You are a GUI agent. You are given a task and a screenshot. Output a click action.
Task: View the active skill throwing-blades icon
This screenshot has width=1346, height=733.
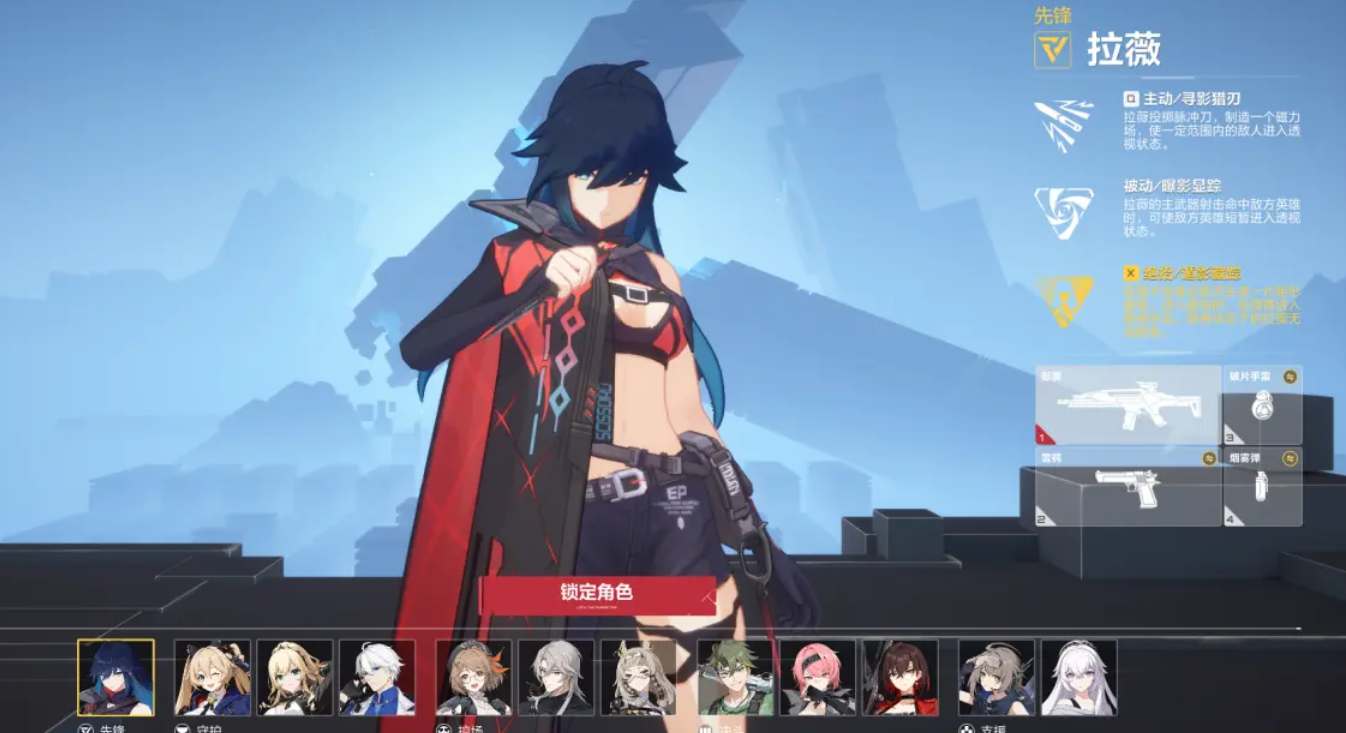1063,125
